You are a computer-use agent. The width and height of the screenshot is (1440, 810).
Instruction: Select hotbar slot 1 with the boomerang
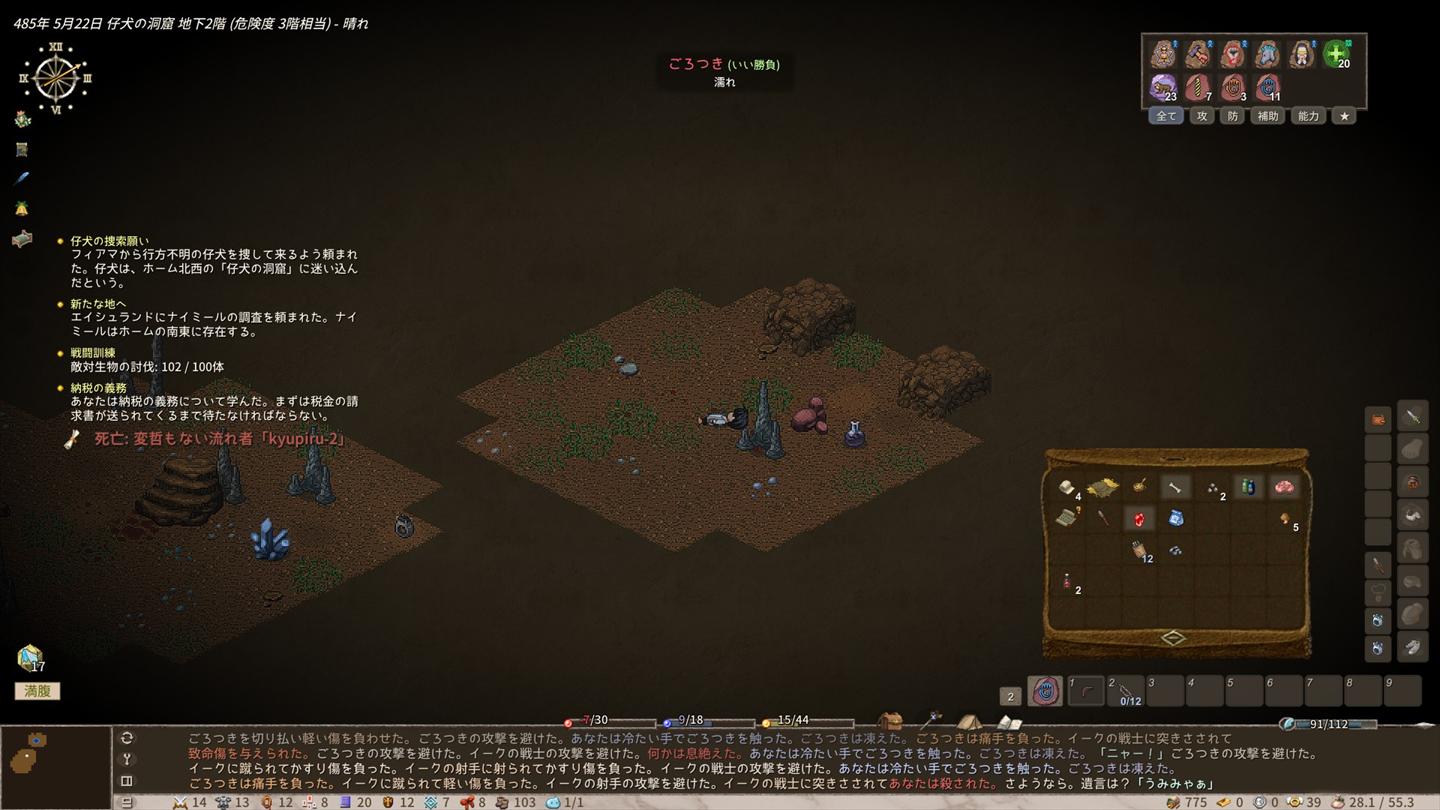click(1086, 691)
